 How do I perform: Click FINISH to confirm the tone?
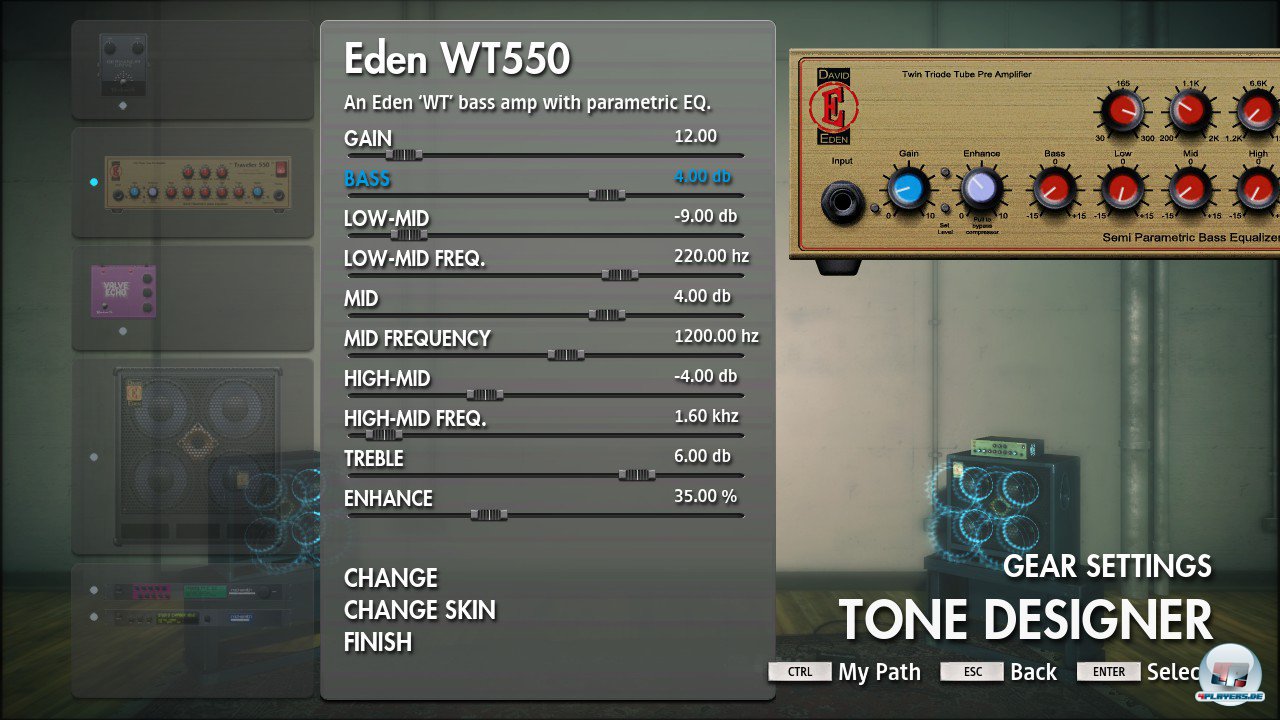pos(377,642)
